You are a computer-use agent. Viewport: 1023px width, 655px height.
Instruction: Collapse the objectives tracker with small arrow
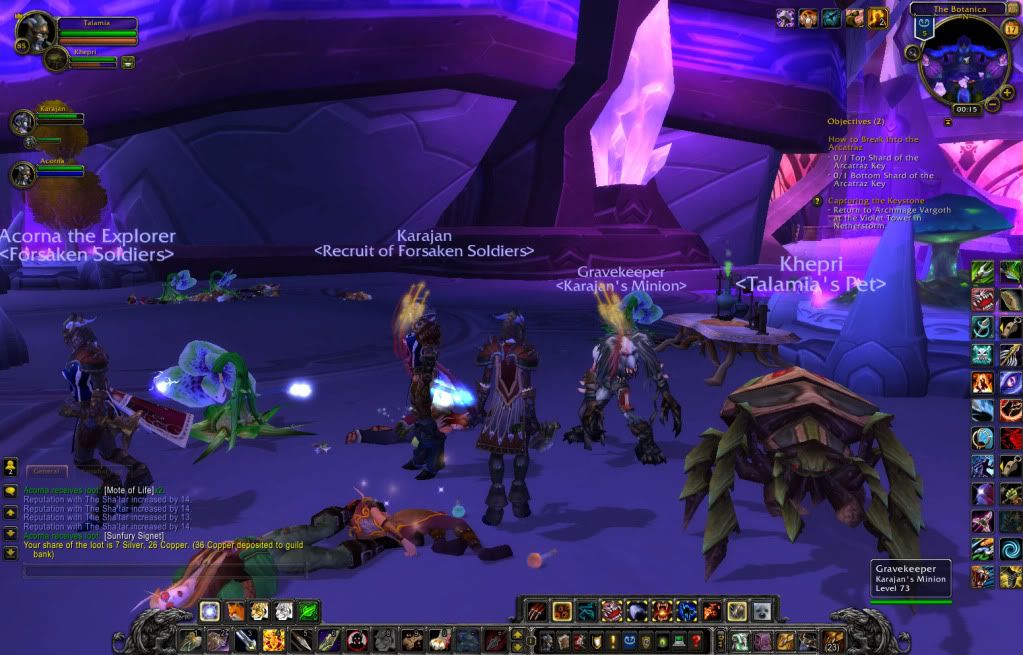(x=947, y=121)
